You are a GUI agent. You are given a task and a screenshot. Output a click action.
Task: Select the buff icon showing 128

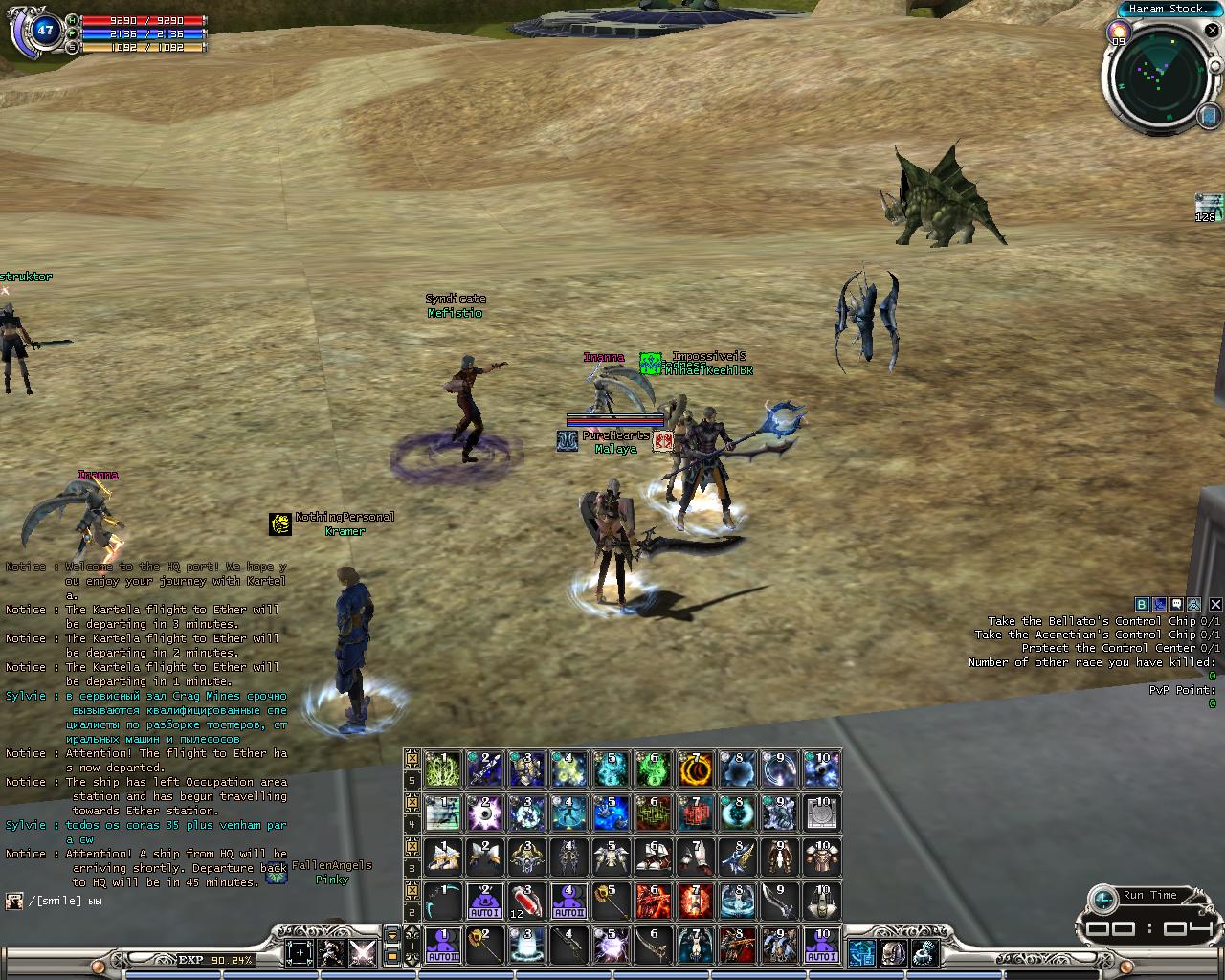(x=1208, y=206)
